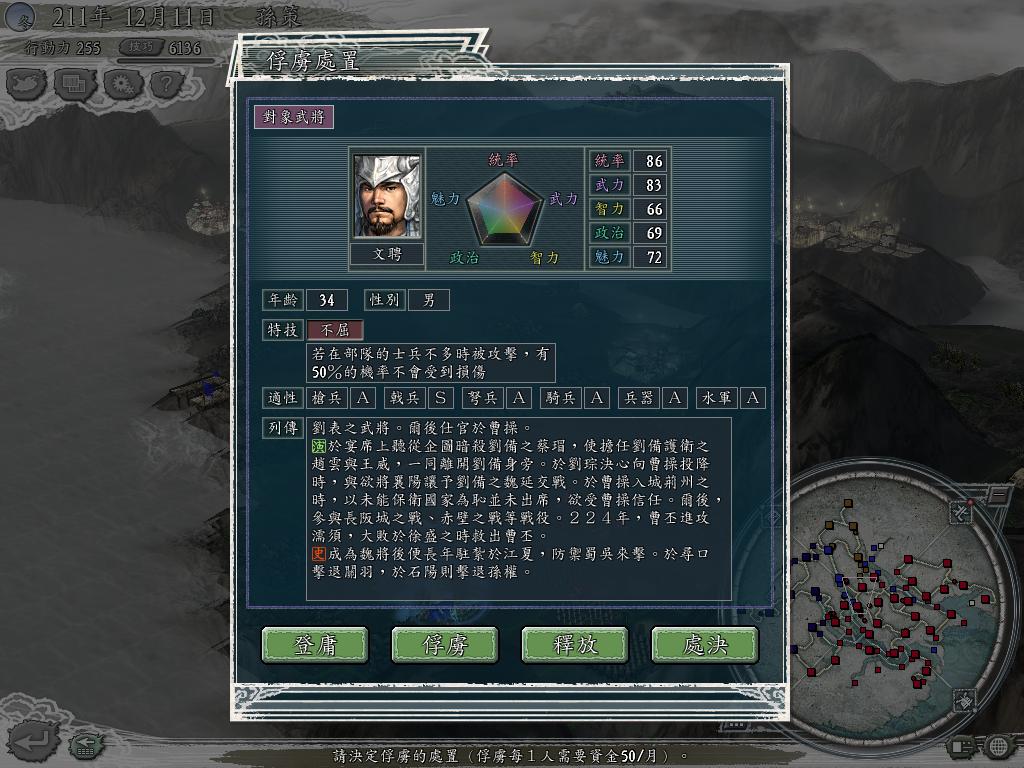Release the captive with 釋放

(575, 645)
